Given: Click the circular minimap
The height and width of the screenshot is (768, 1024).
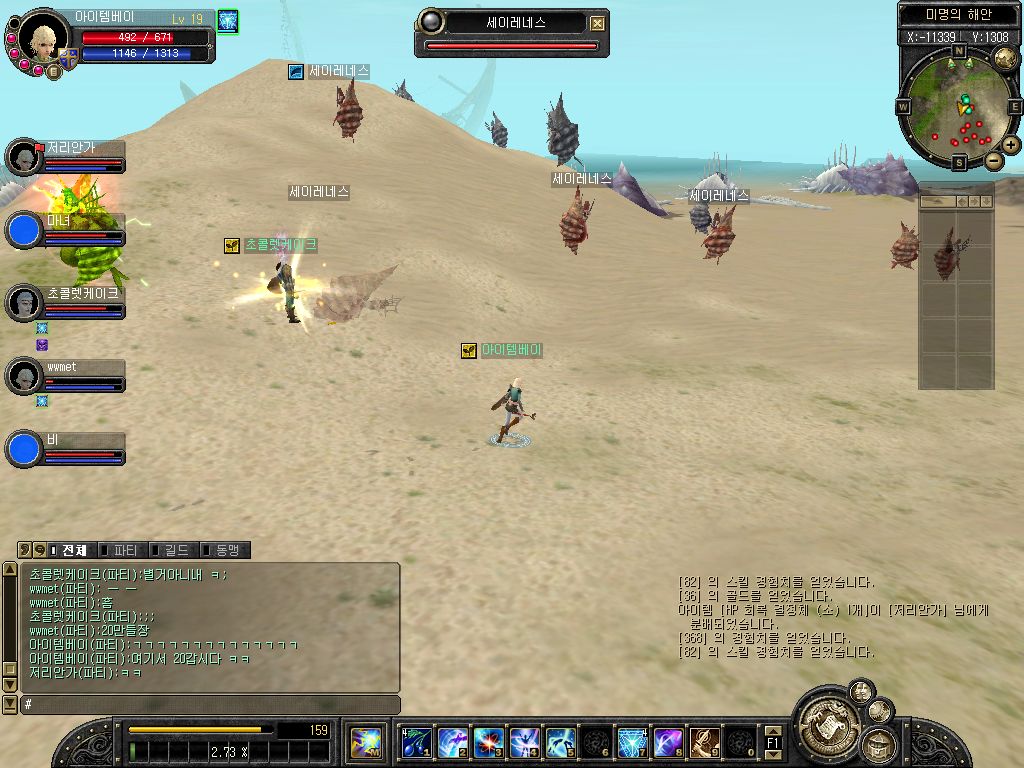Looking at the screenshot, I should (x=958, y=107).
